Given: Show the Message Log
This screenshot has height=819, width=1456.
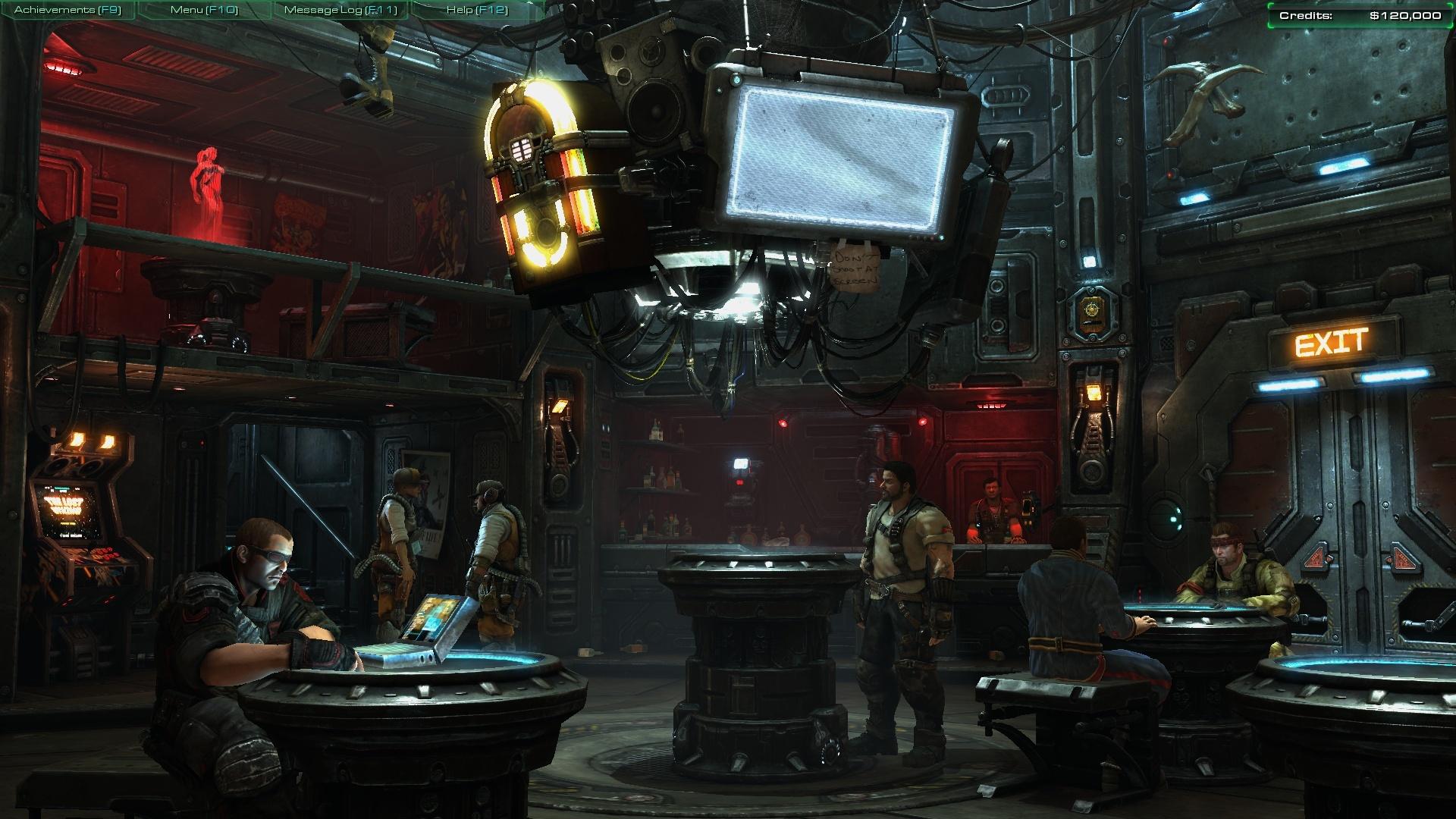Looking at the screenshot, I should [x=340, y=10].
